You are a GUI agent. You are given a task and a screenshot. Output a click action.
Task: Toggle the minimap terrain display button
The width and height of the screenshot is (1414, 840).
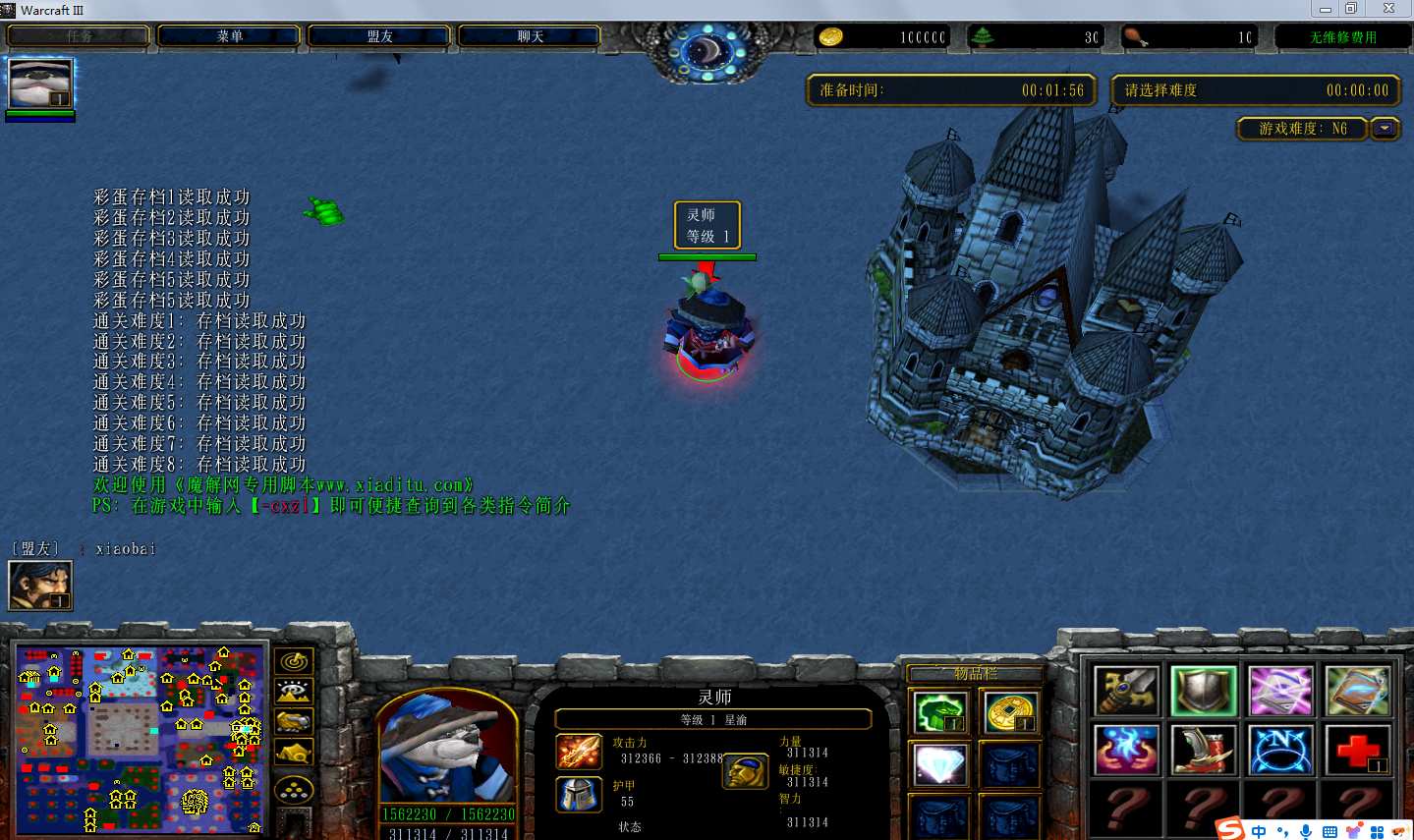coord(294,692)
